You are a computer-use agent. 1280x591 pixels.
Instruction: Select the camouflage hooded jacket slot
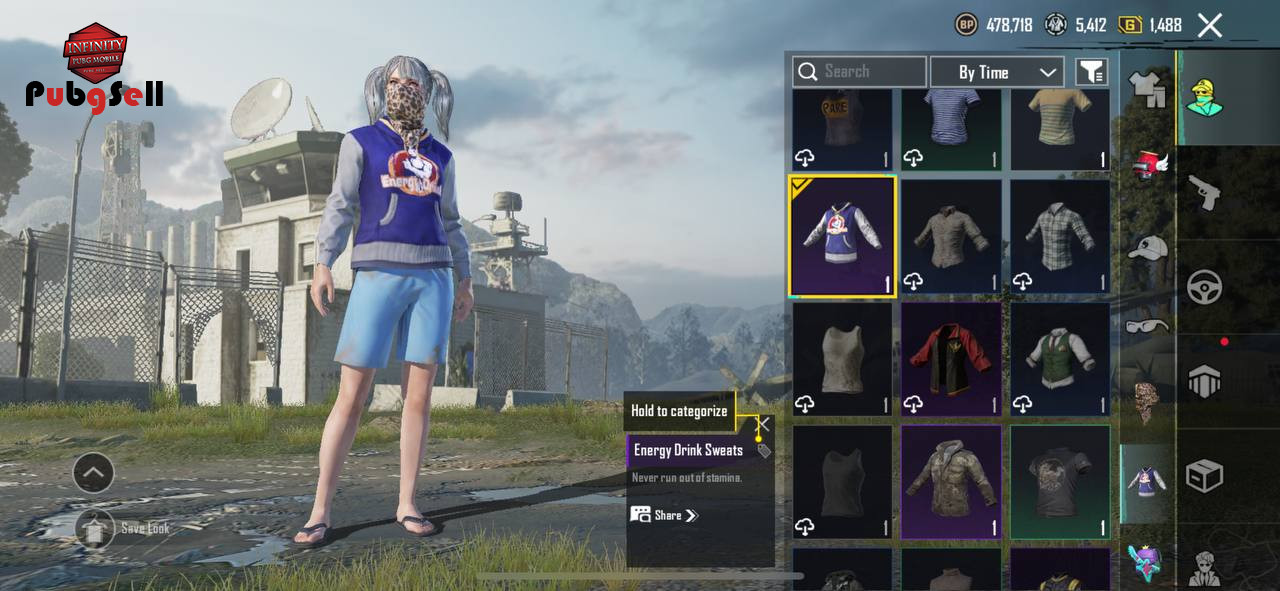point(951,482)
